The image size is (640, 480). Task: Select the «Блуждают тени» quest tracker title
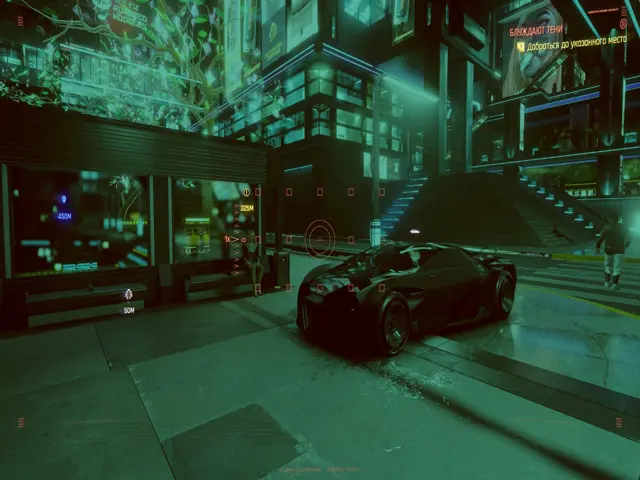(536, 32)
